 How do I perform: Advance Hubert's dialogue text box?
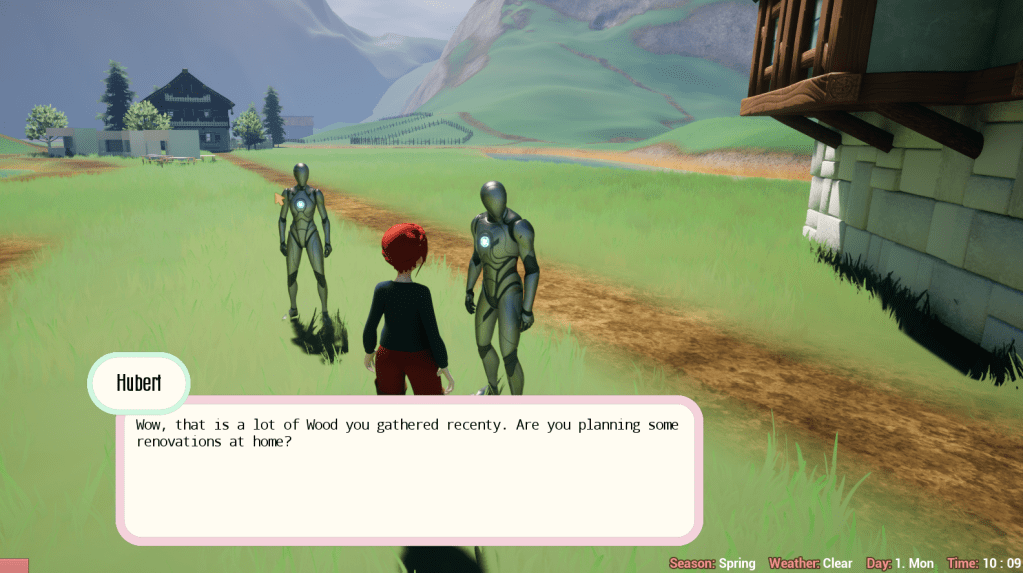pyautogui.click(x=408, y=471)
